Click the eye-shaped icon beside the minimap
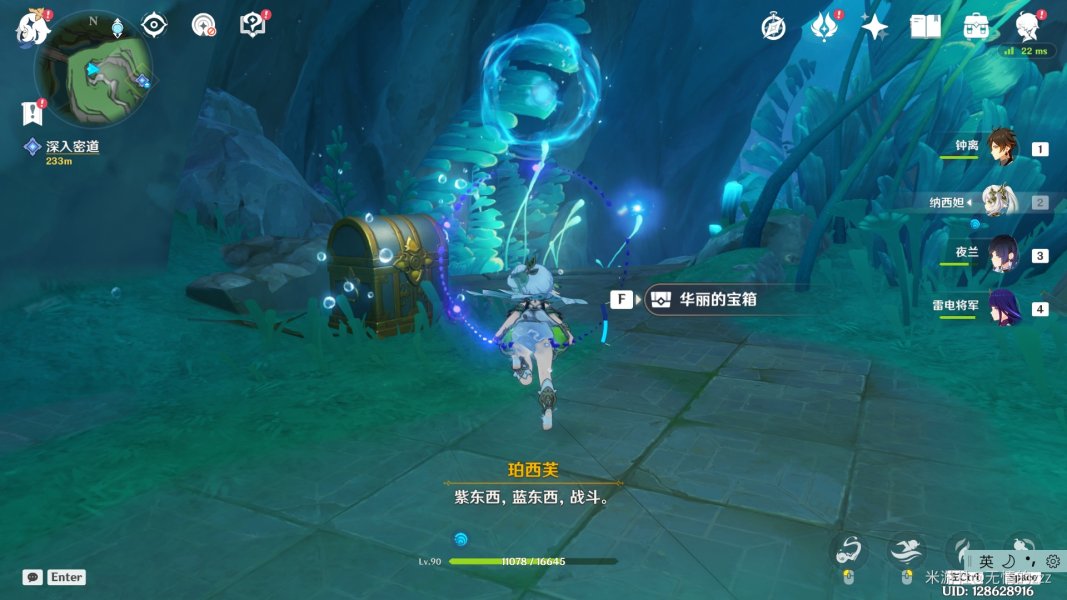 click(154, 25)
